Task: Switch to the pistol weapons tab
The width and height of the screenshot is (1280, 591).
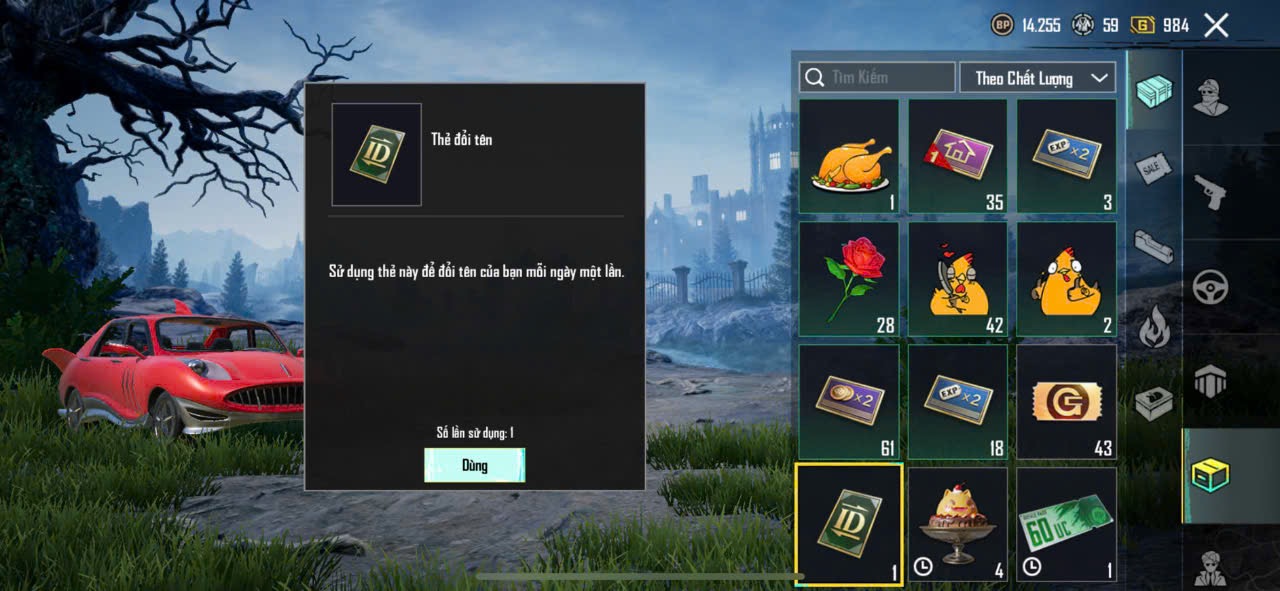Action: 1210,190
